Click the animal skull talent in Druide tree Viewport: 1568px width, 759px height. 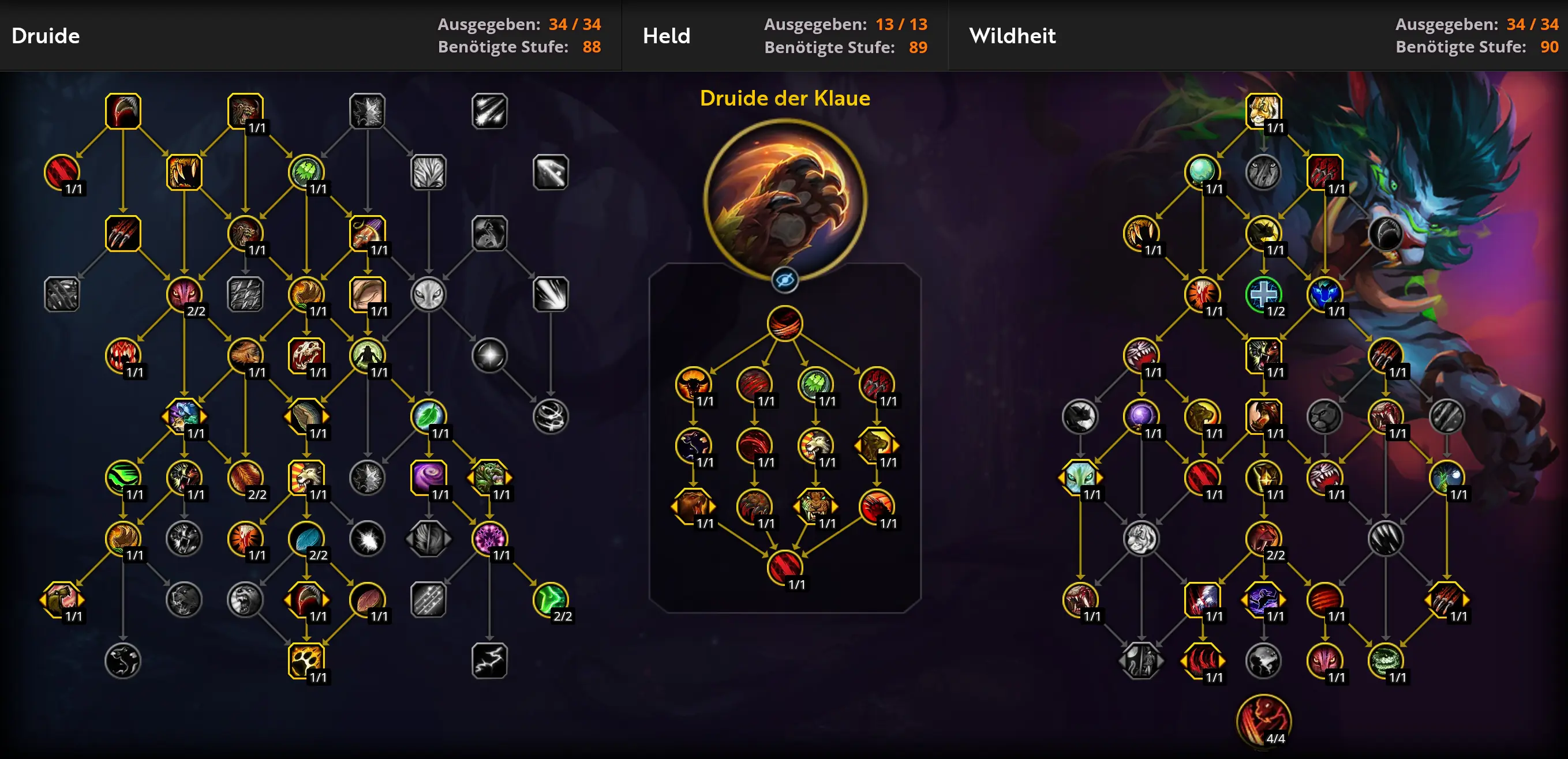point(305,355)
